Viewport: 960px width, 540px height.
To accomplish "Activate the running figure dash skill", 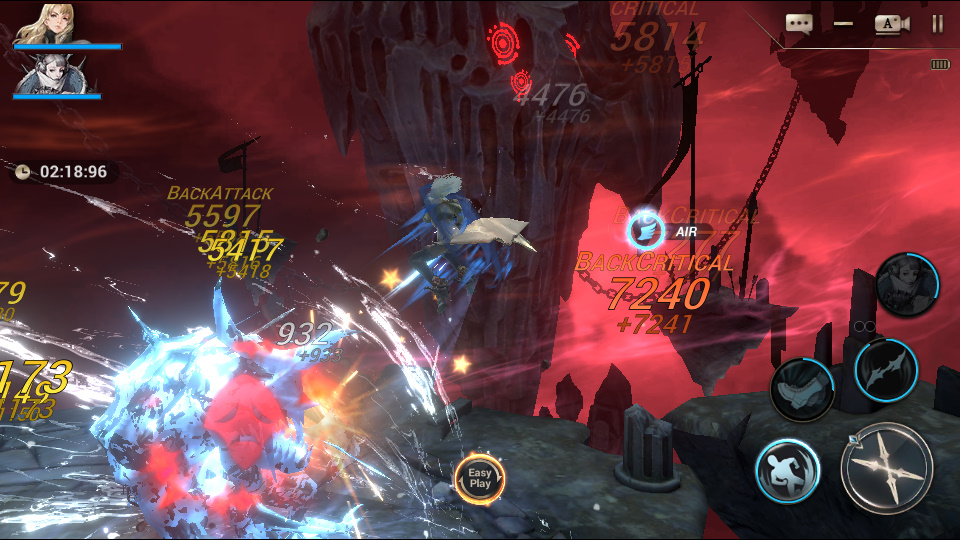I will click(x=788, y=471).
